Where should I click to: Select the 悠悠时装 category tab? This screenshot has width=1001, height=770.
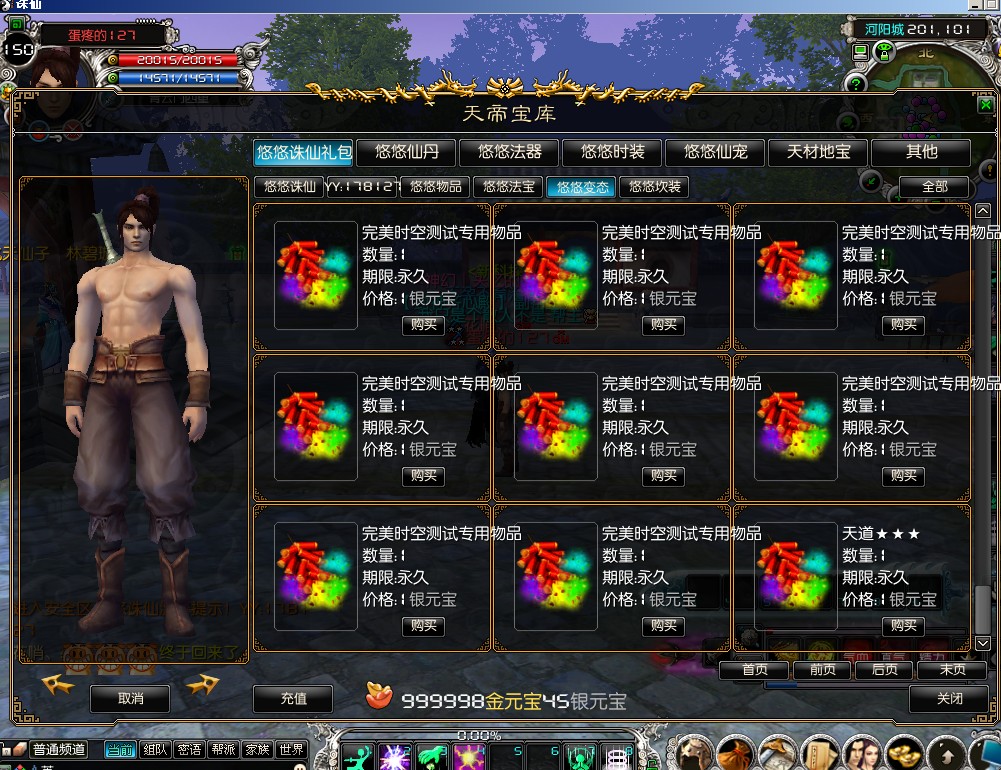point(613,152)
